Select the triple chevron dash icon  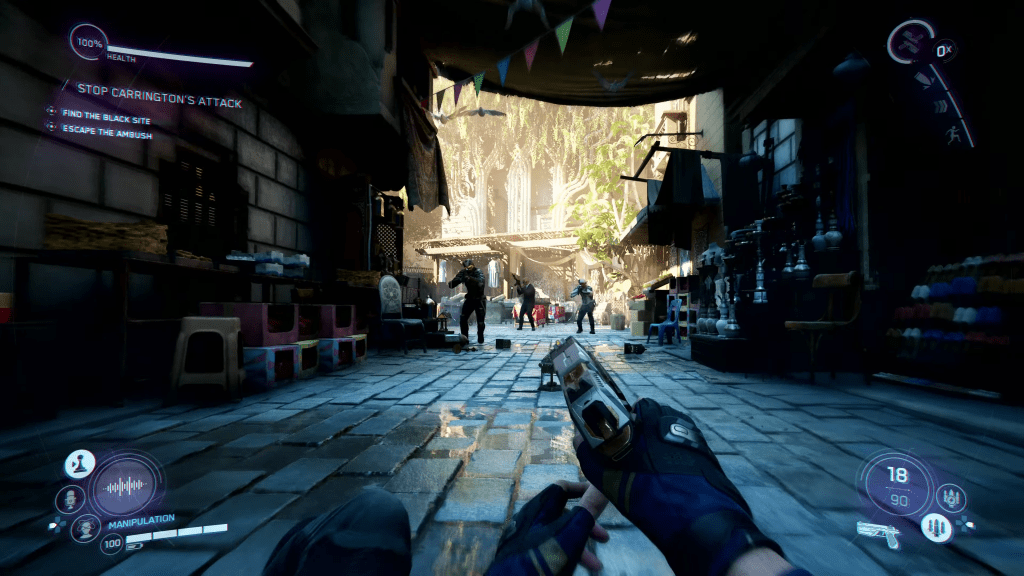pos(943,106)
